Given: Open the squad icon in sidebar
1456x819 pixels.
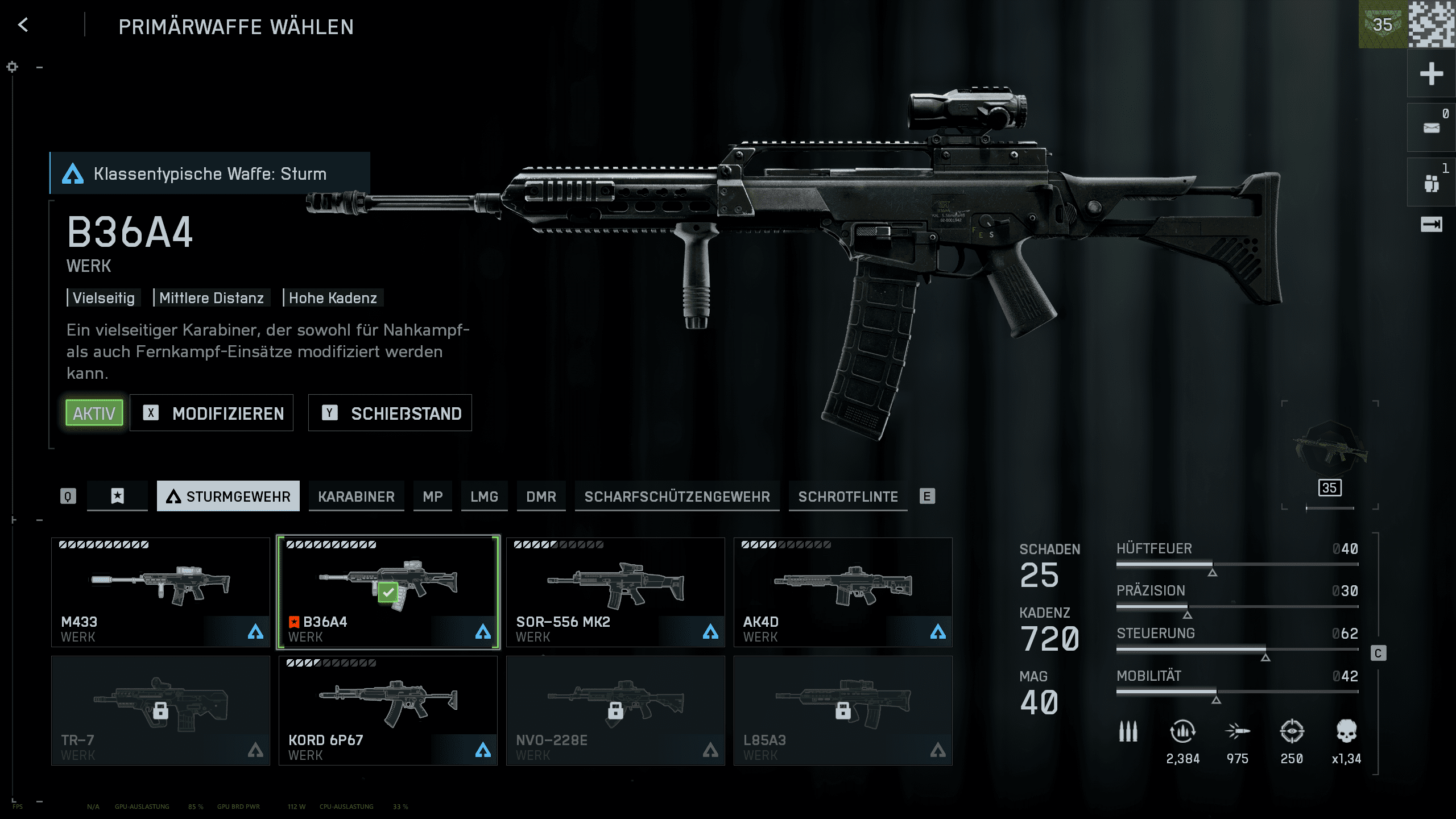Looking at the screenshot, I should [x=1431, y=183].
